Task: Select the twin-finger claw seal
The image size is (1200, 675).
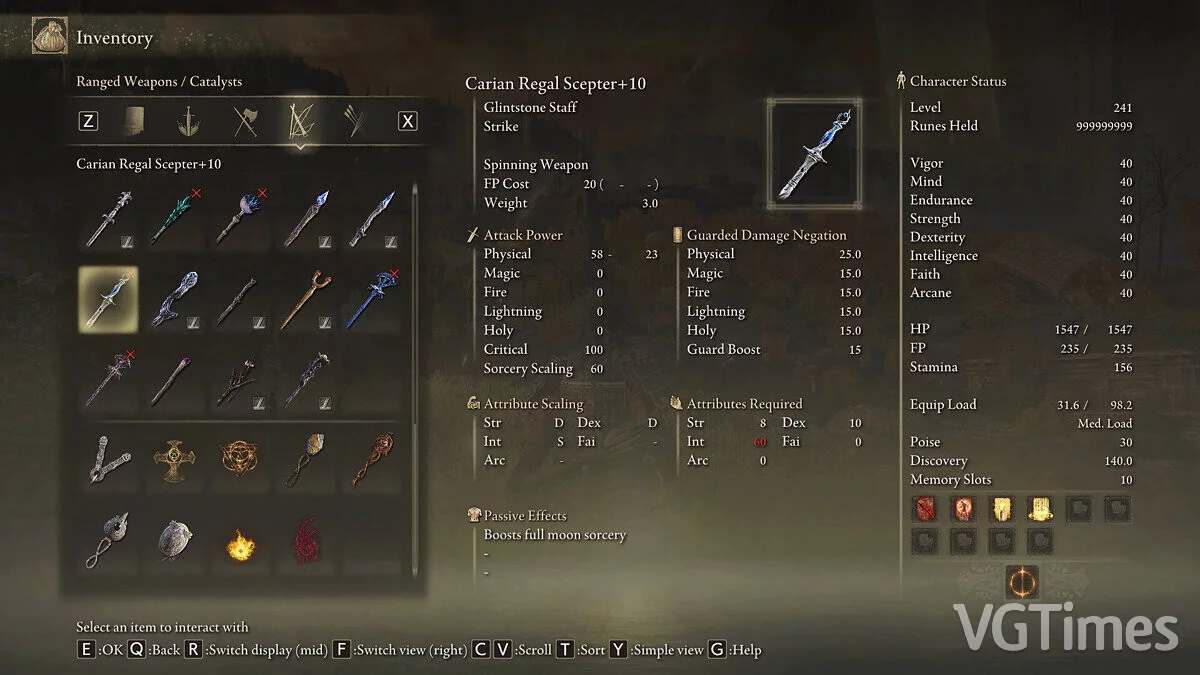Action: [x=108, y=462]
